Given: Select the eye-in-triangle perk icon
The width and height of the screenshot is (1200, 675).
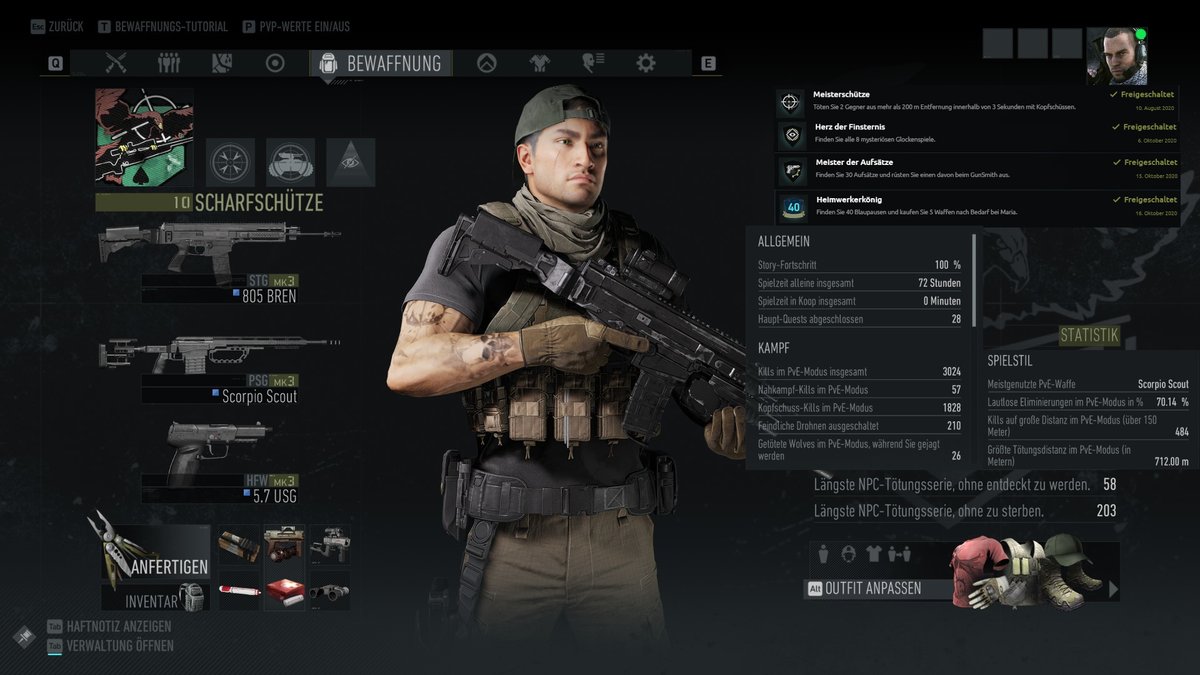Looking at the screenshot, I should tap(350, 162).
